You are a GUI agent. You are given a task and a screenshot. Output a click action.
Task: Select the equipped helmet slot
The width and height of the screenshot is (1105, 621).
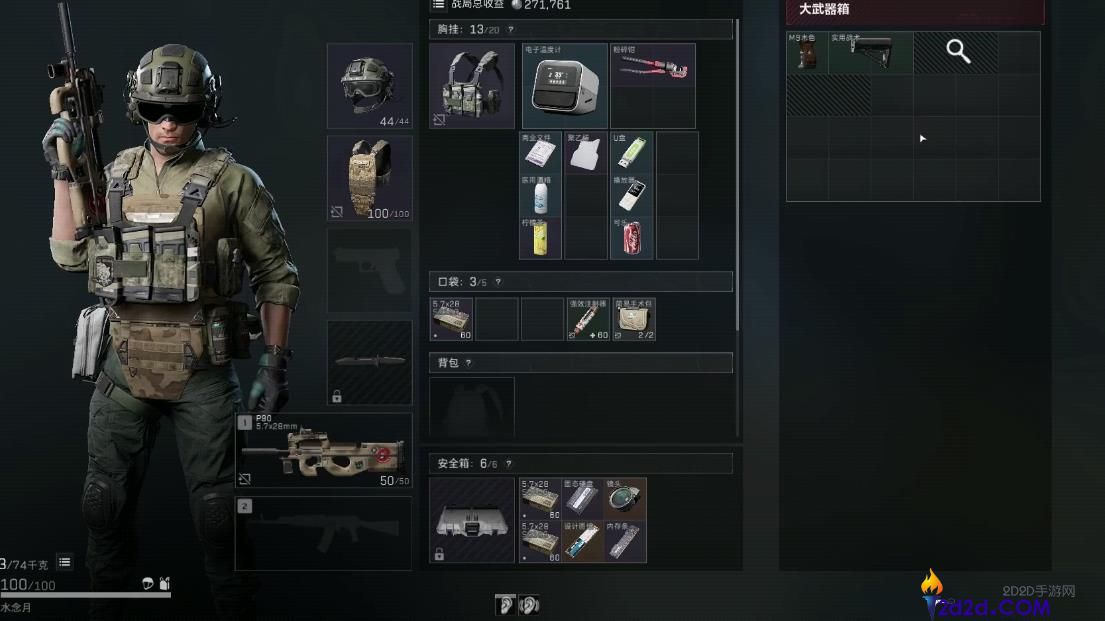pos(369,85)
